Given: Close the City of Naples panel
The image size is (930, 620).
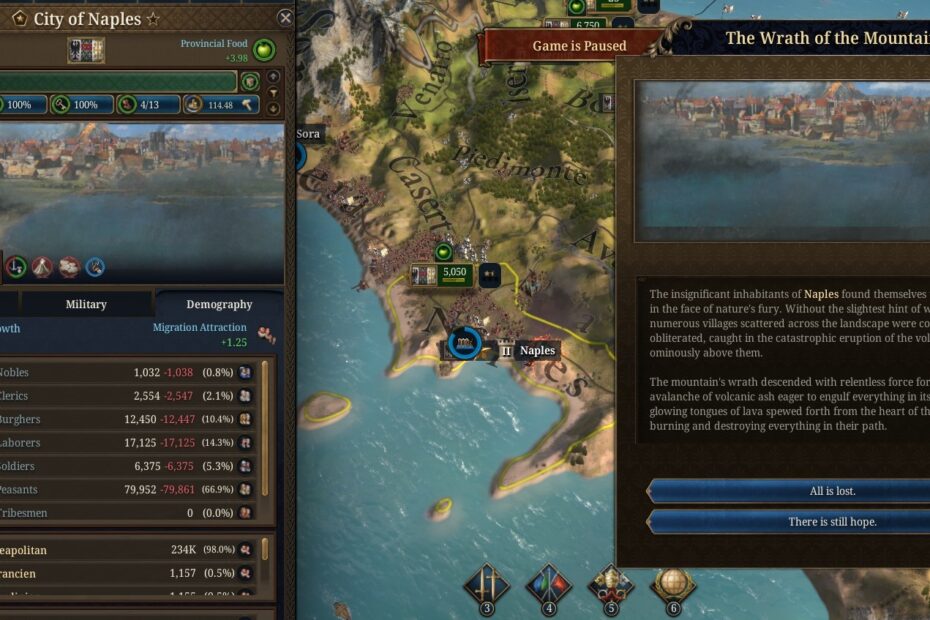Looking at the screenshot, I should coord(285,18).
